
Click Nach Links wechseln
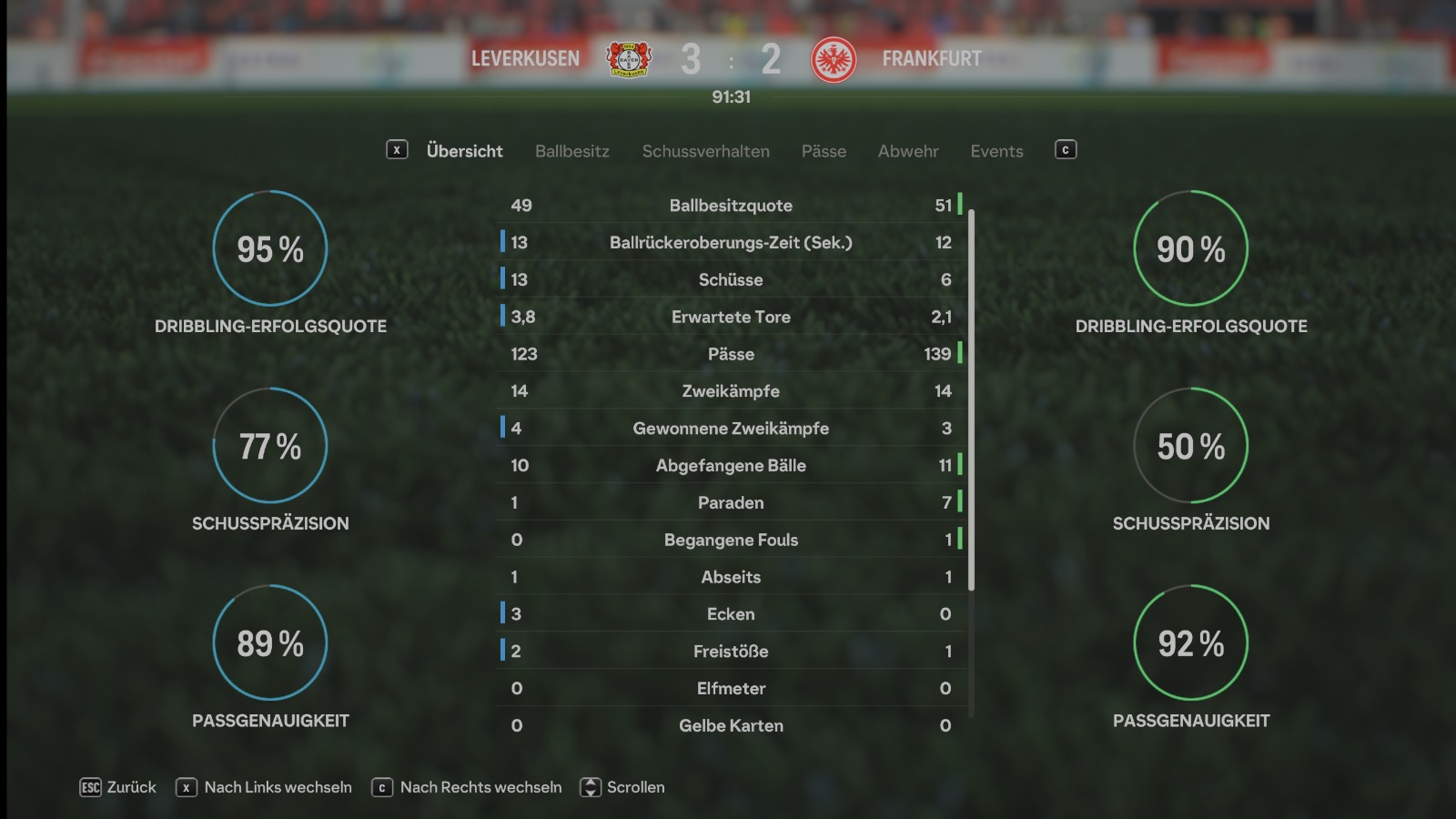265,787
